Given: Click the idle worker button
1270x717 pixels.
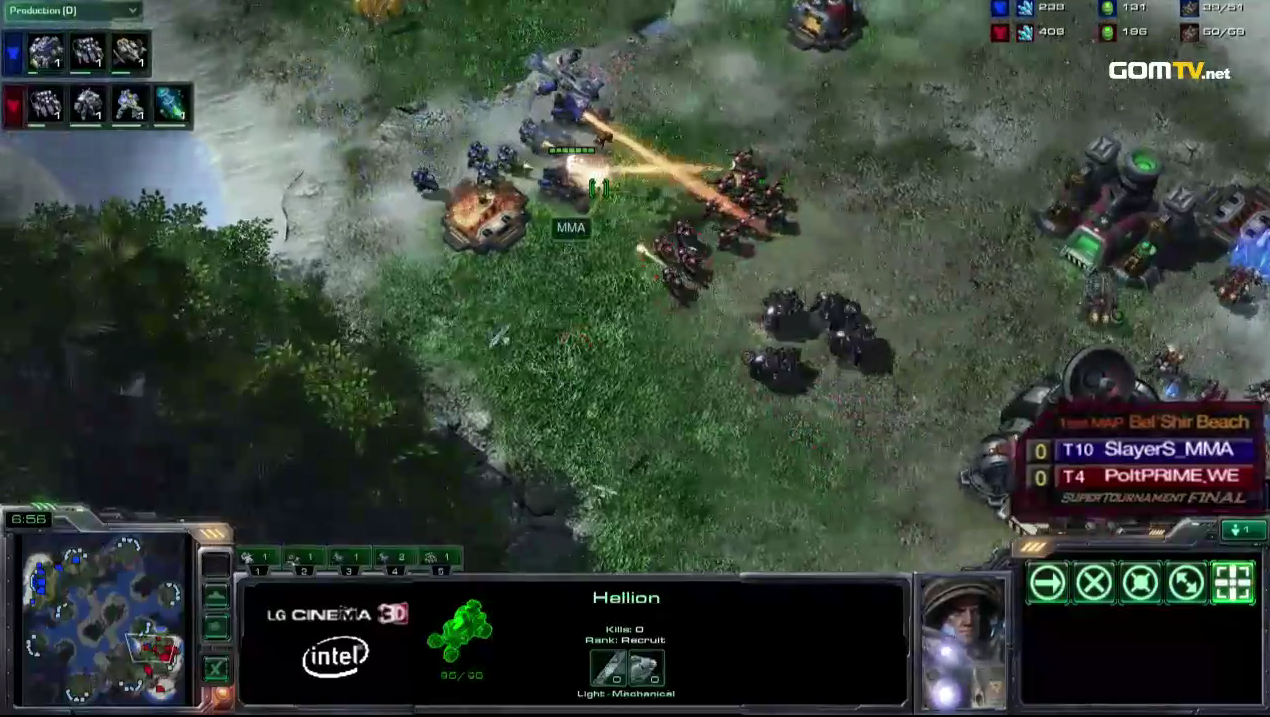Looking at the screenshot, I should coord(215,564).
